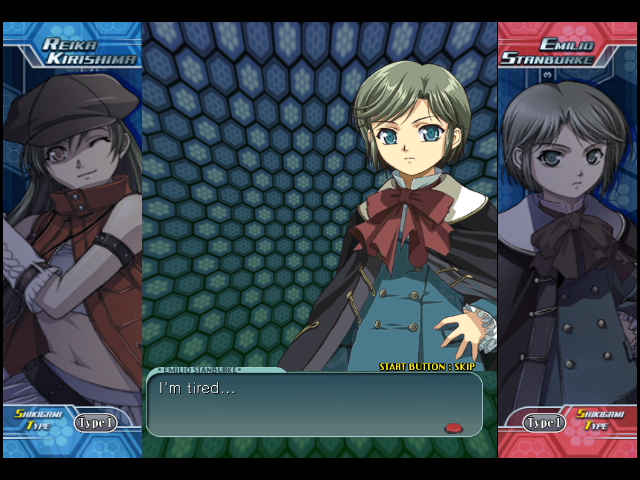
Task: Click the red dialogue advance indicator
Action: coord(453,428)
